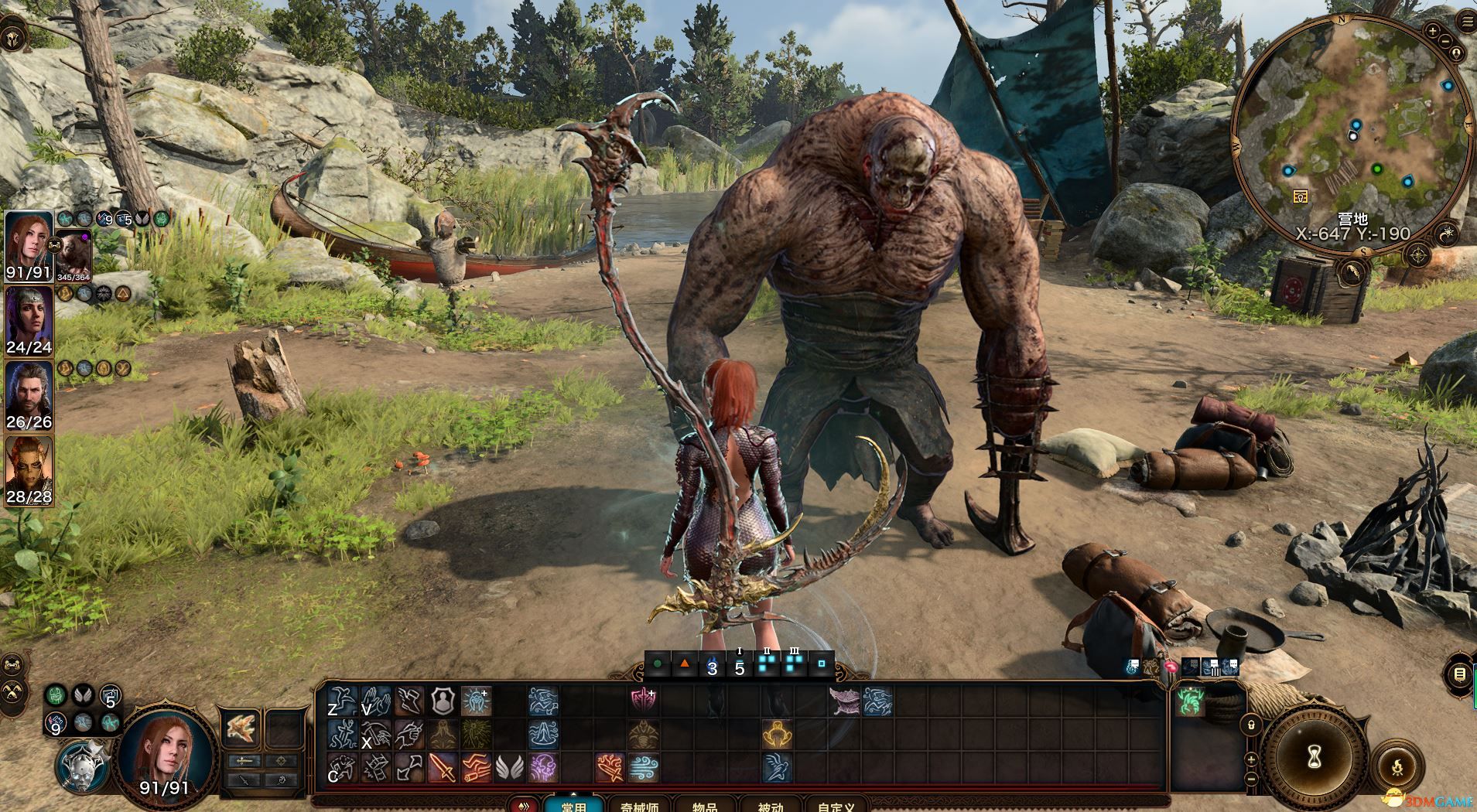
Task: Toggle the hotbar lock icon
Action: 1251,725
